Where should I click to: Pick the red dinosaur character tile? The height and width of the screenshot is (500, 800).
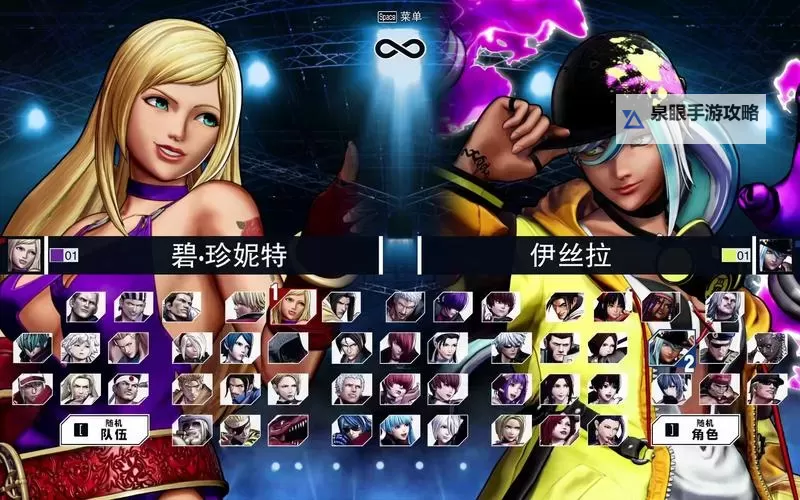click(288, 430)
